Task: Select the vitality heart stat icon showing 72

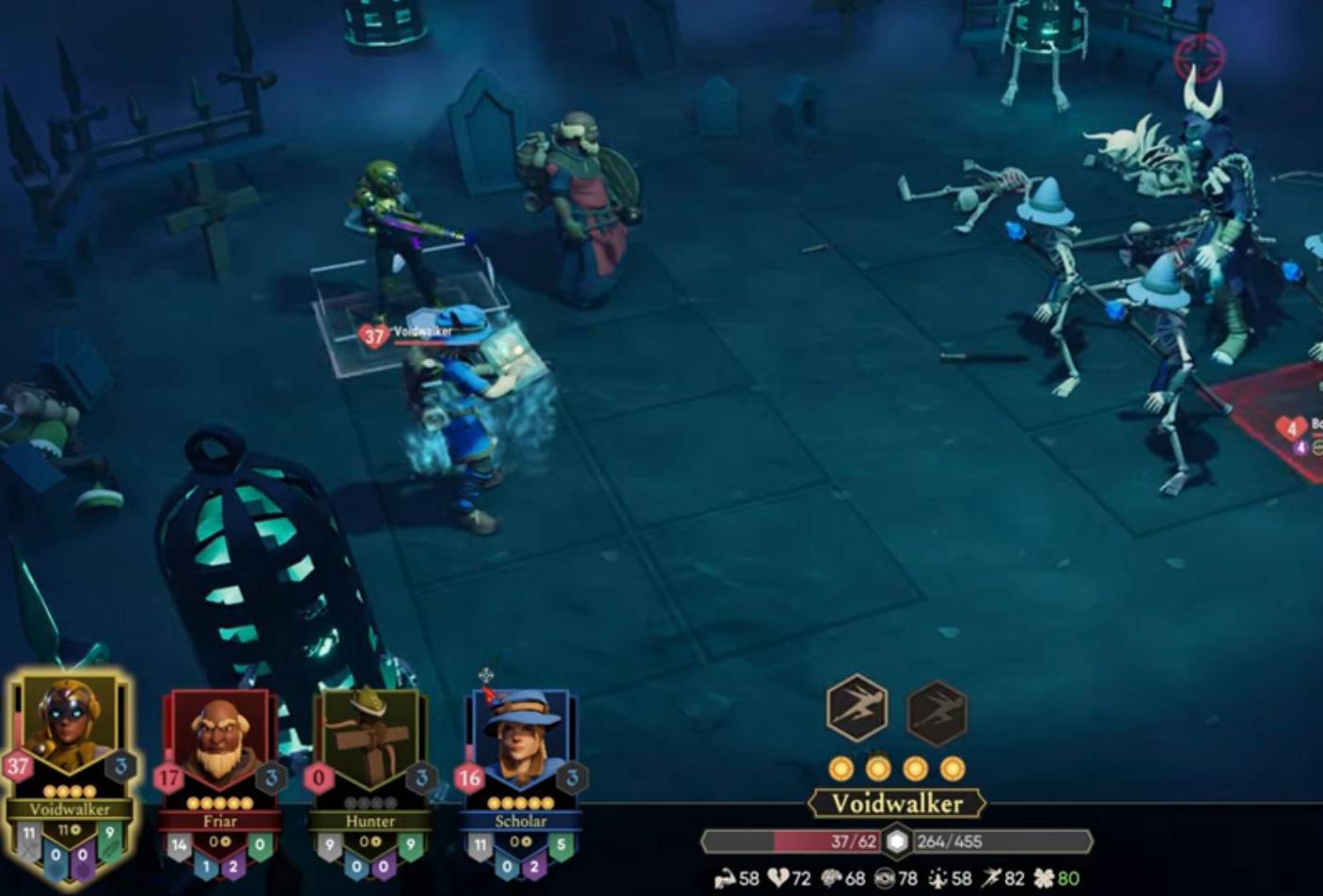Action: tap(777, 877)
